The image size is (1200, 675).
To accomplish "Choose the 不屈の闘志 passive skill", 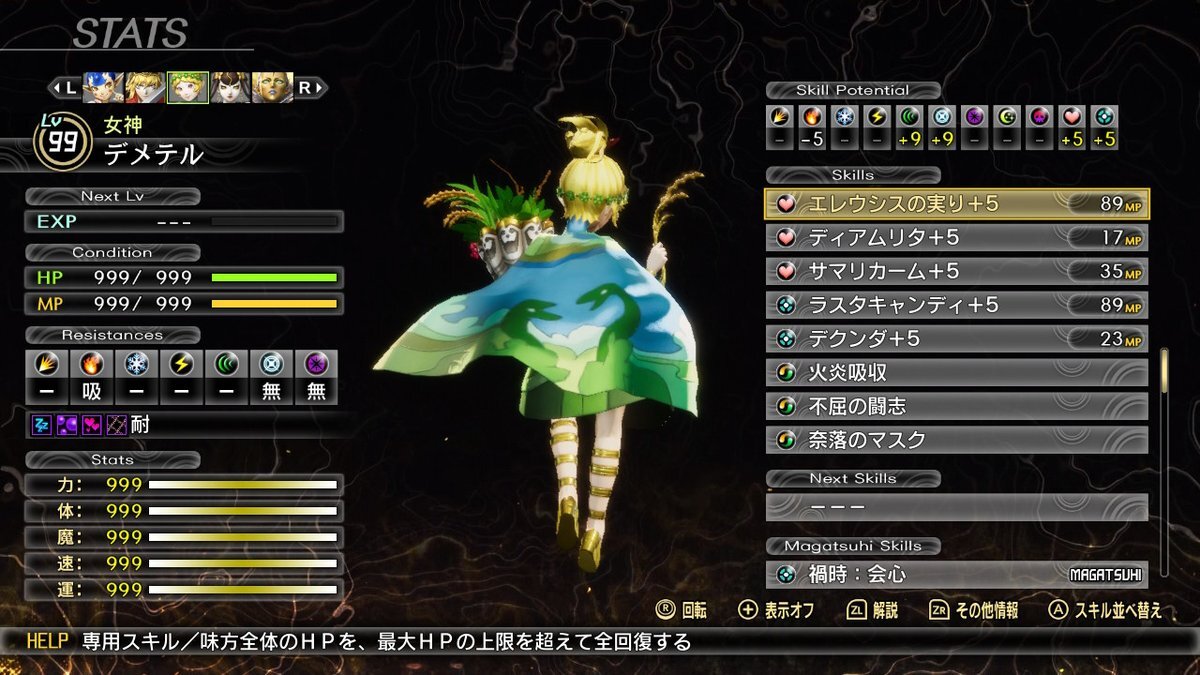I will click(x=957, y=407).
